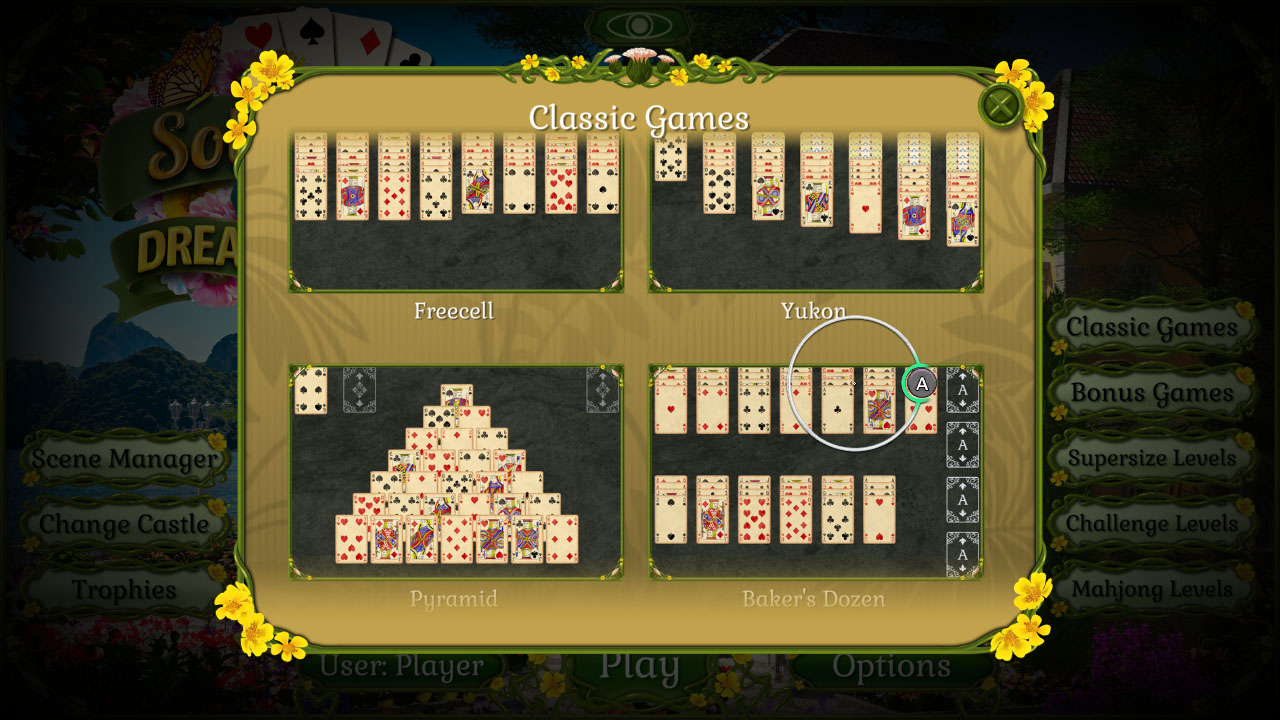Click the Freecell label text
Viewport: 1280px width, 720px height.
[x=455, y=311]
